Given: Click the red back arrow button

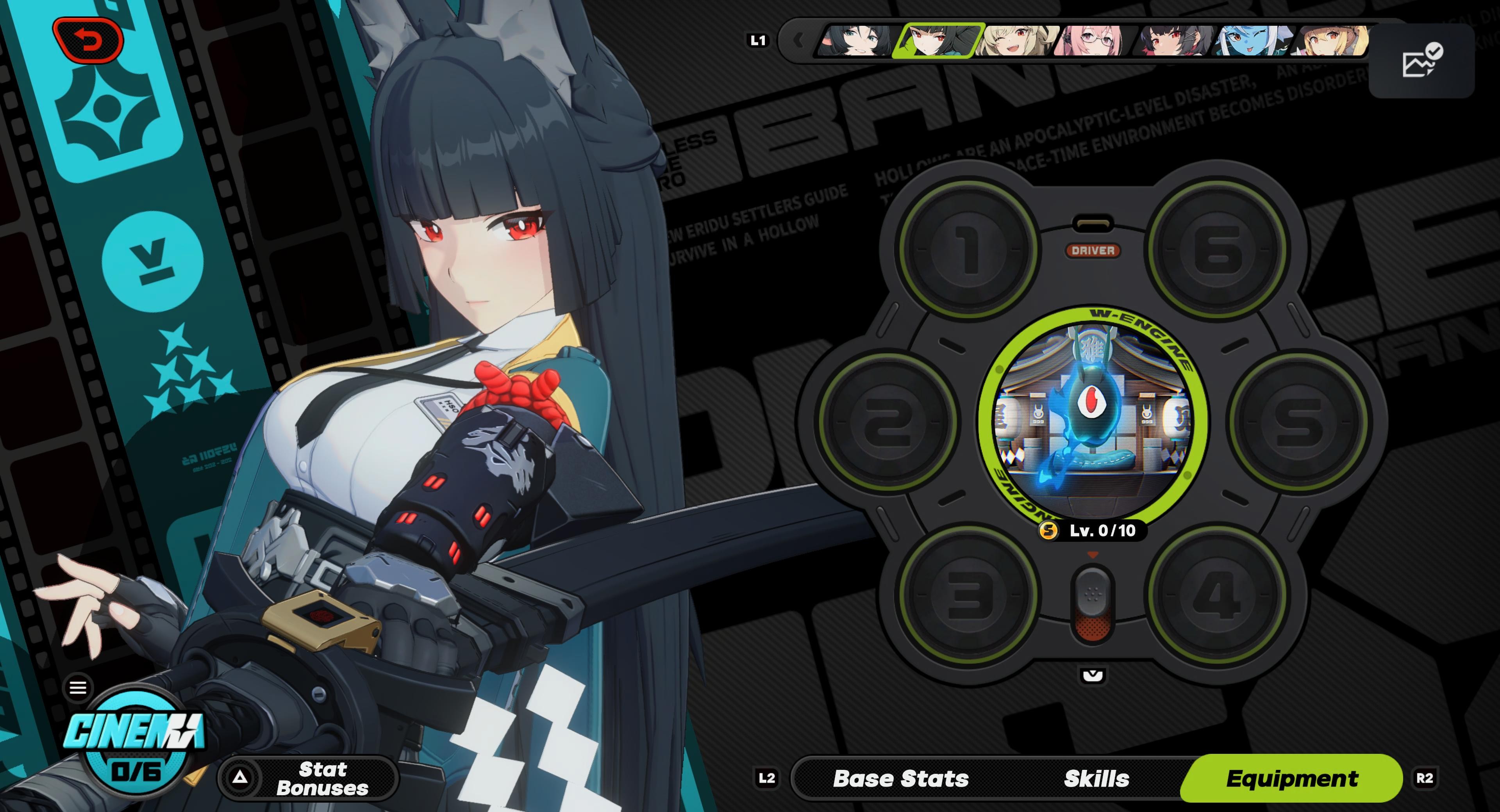Looking at the screenshot, I should 89,40.
